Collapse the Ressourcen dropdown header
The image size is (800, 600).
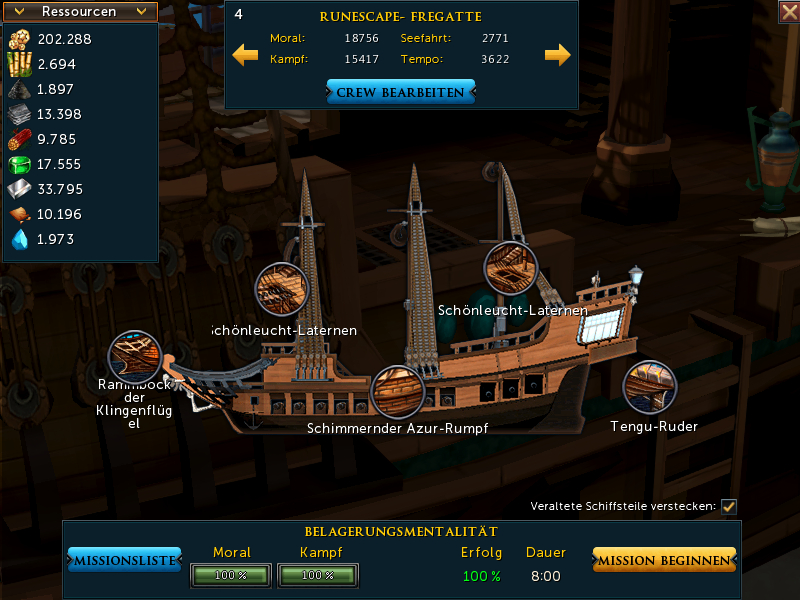coord(80,12)
